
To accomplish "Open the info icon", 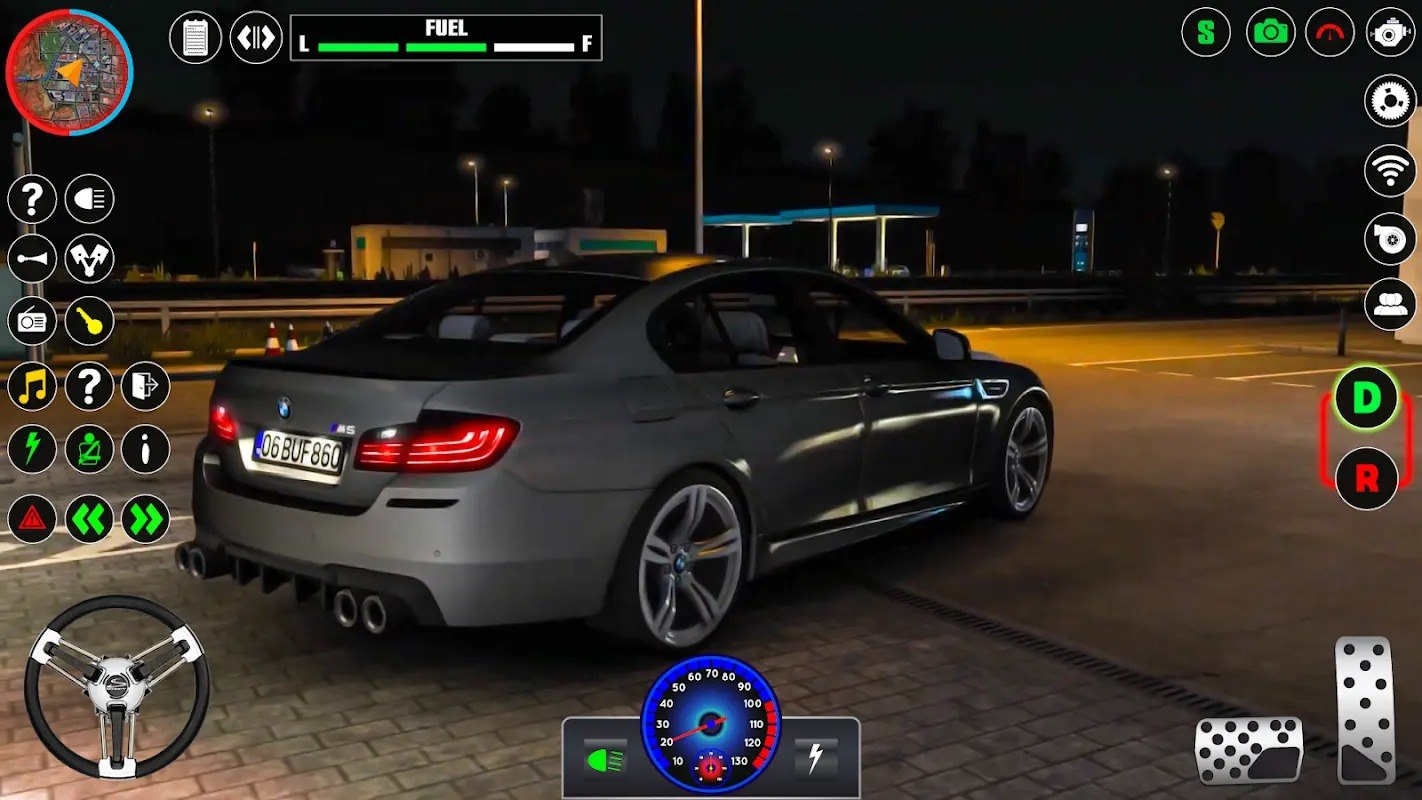I will pyautogui.click(x=146, y=449).
